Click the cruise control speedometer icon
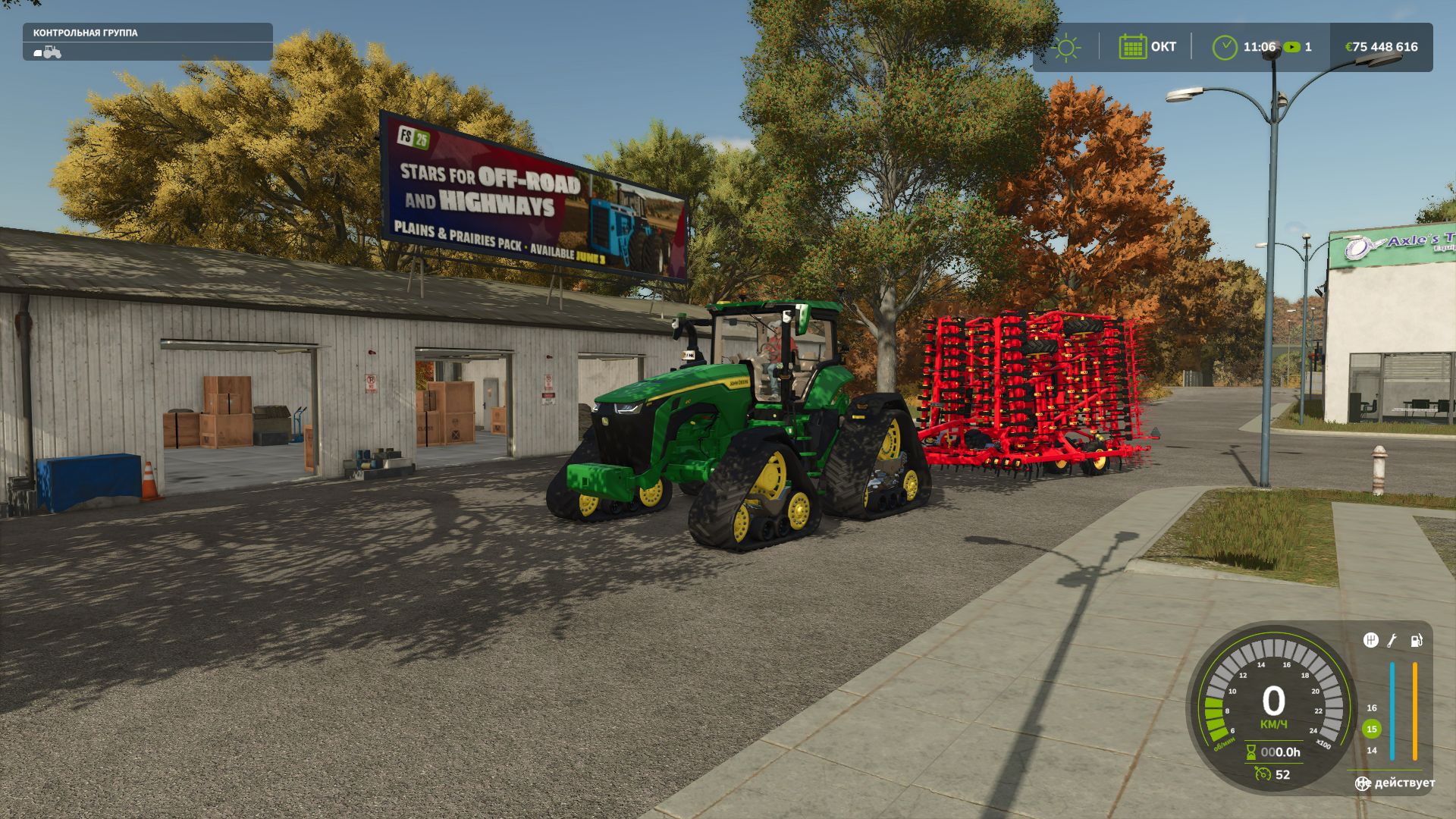 1263,774
